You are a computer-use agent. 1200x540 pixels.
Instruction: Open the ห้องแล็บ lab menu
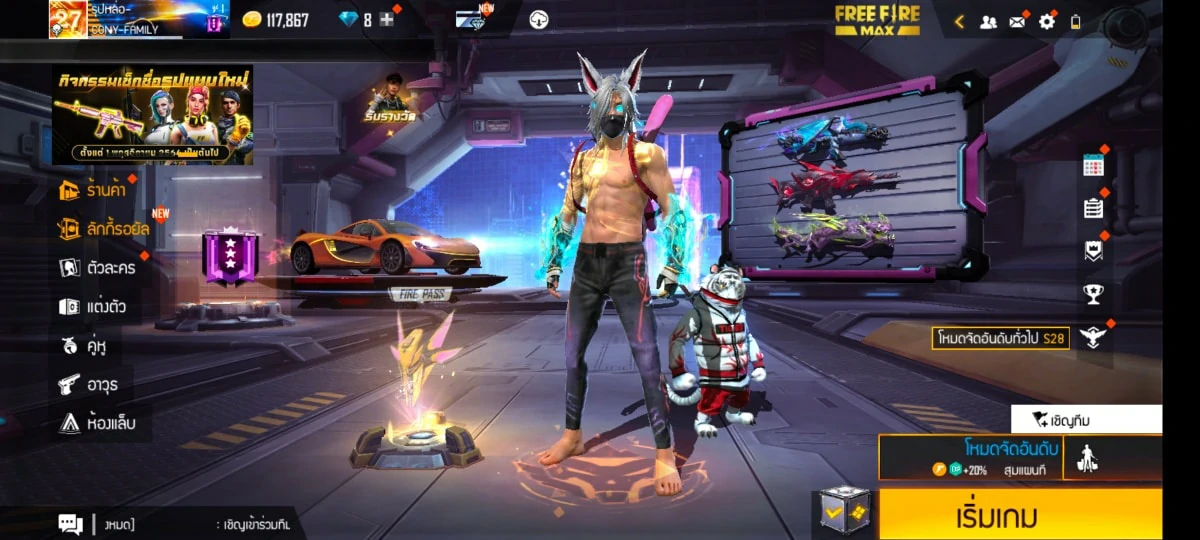[x=96, y=422]
